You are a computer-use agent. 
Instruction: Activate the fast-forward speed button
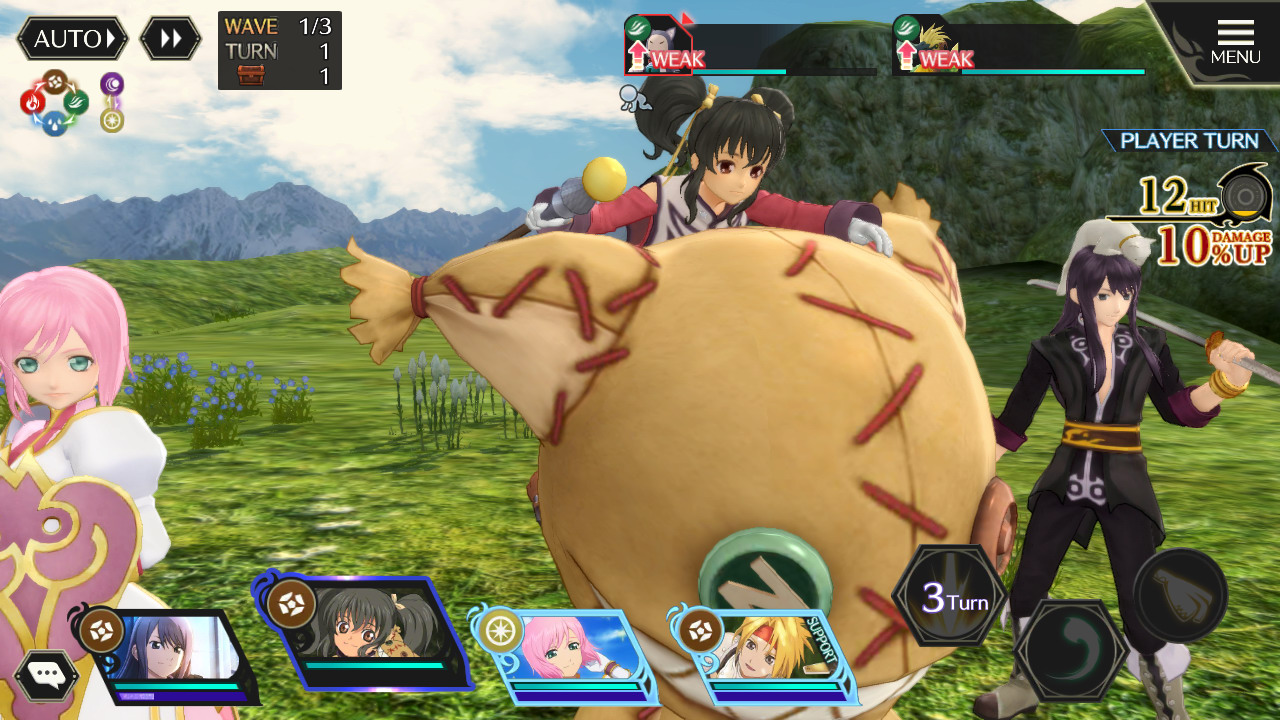pyautogui.click(x=170, y=39)
